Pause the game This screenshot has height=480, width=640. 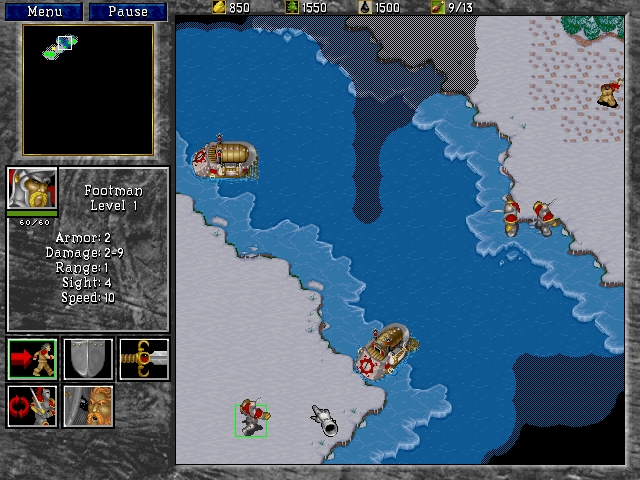127,12
